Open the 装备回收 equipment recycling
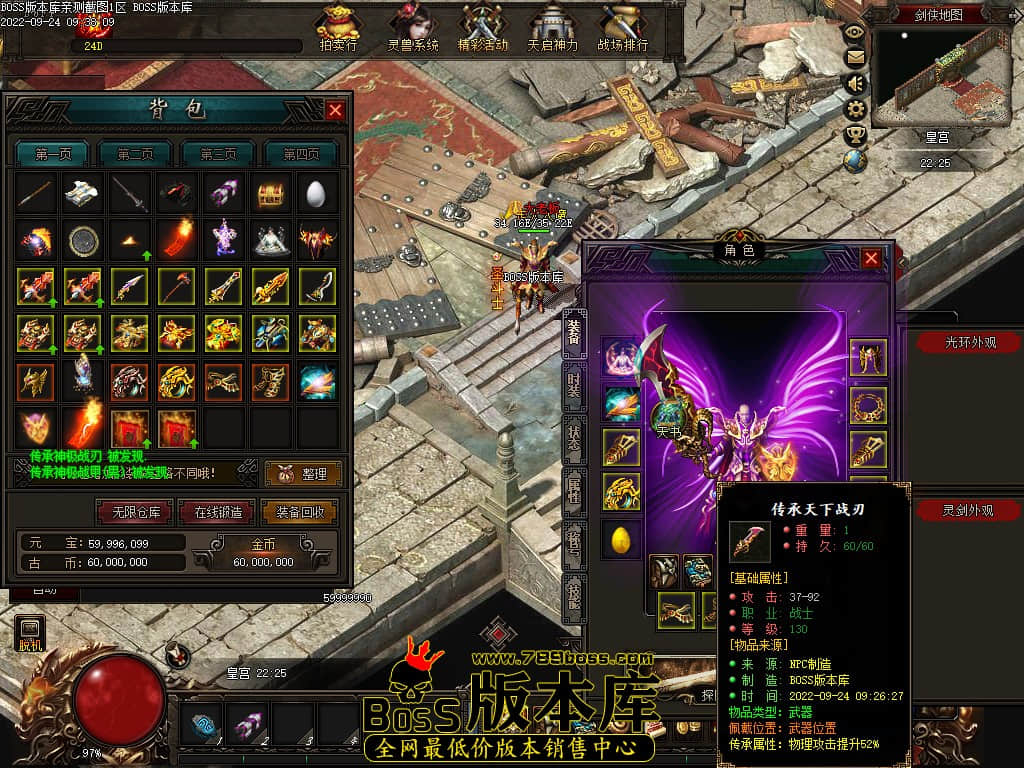This screenshot has height=768, width=1024. (x=299, y=512)
